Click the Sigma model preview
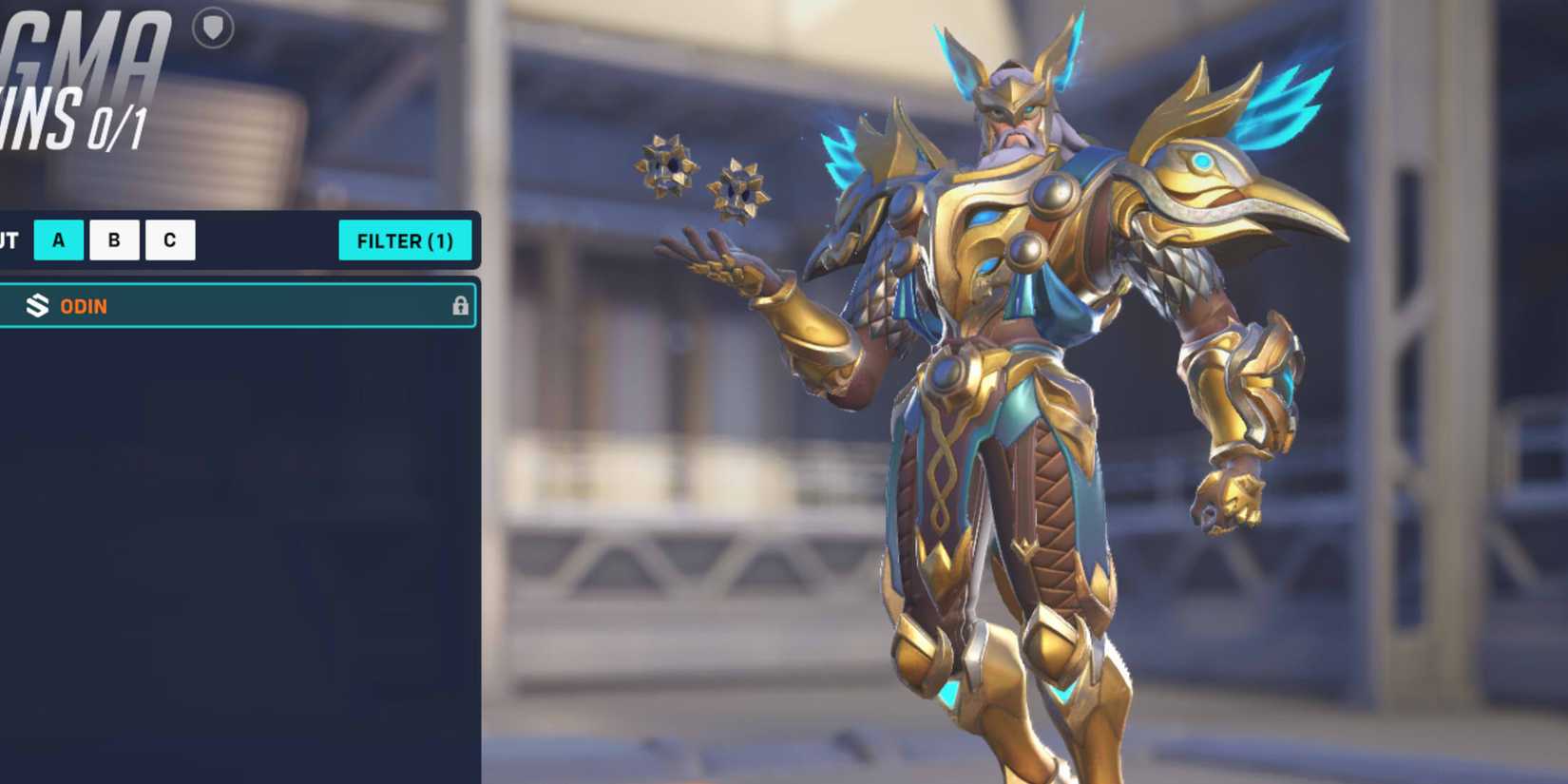This screenshot has width=1568, height=784. 1026,380
